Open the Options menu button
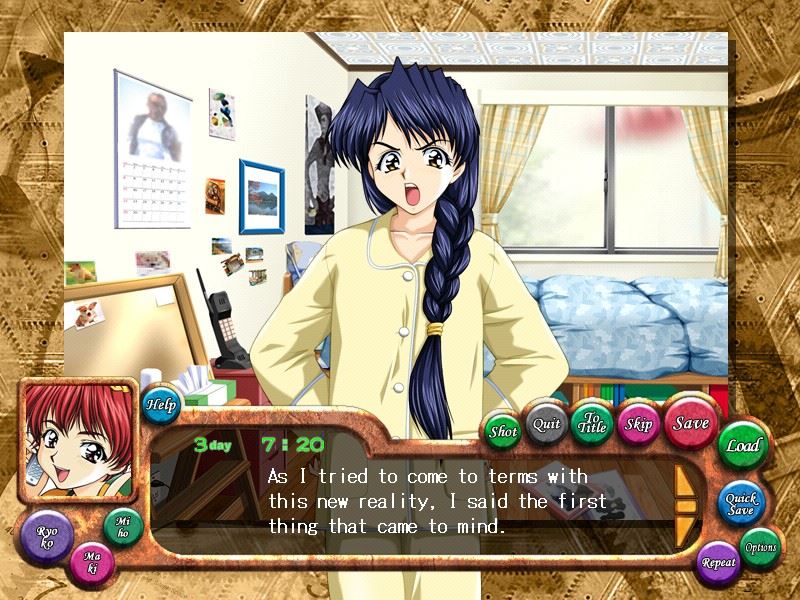This screenshot has height=600, width=800. (760, 547)
